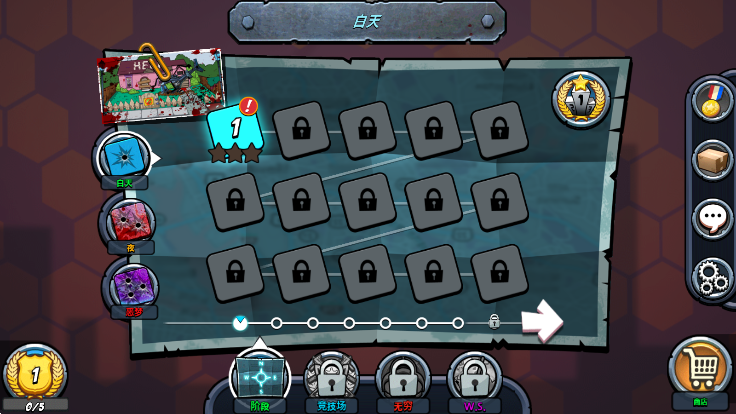Open the 阶段 stage mode tab
The height and width of the screenshot is (414, 736).
[x=260, y=379]
